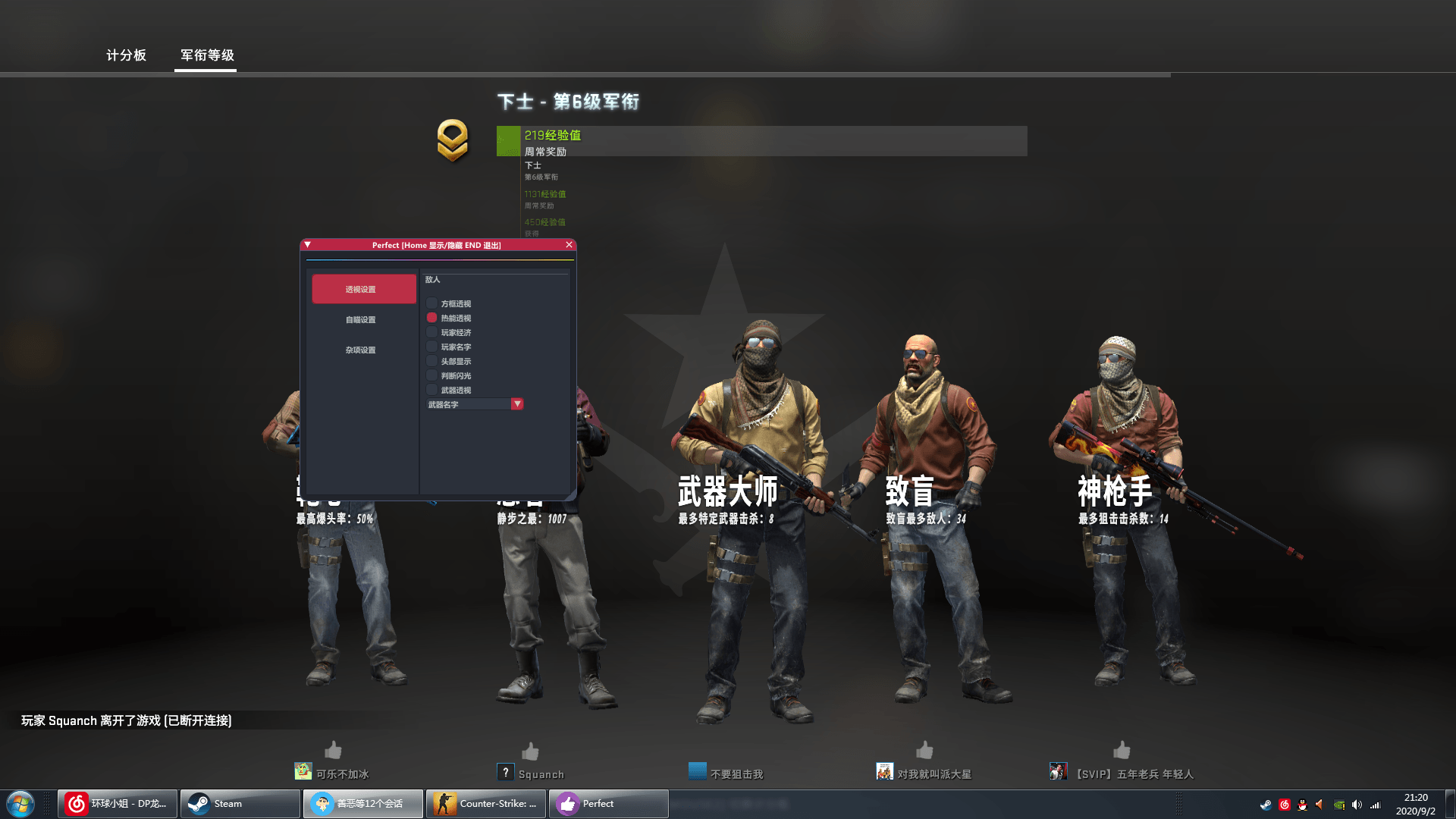Switch to Counter-Strike on the taskbar
The width and height of the screenshot is (1456, 819).
pos(485,803)
